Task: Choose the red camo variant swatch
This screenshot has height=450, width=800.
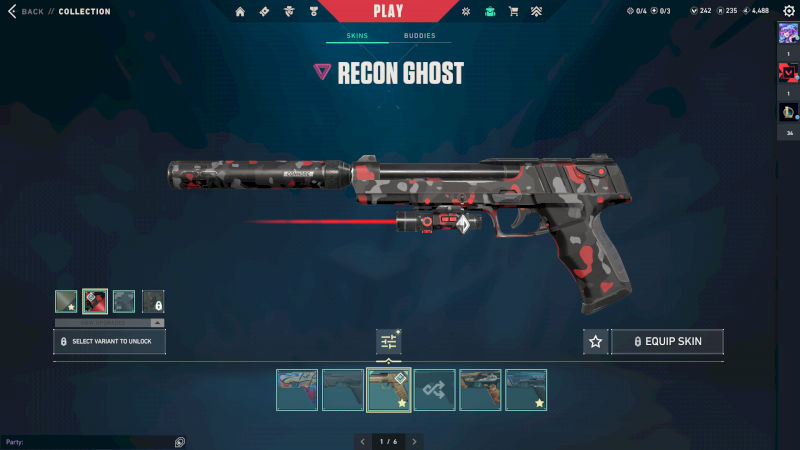Action: pos(95,301)
